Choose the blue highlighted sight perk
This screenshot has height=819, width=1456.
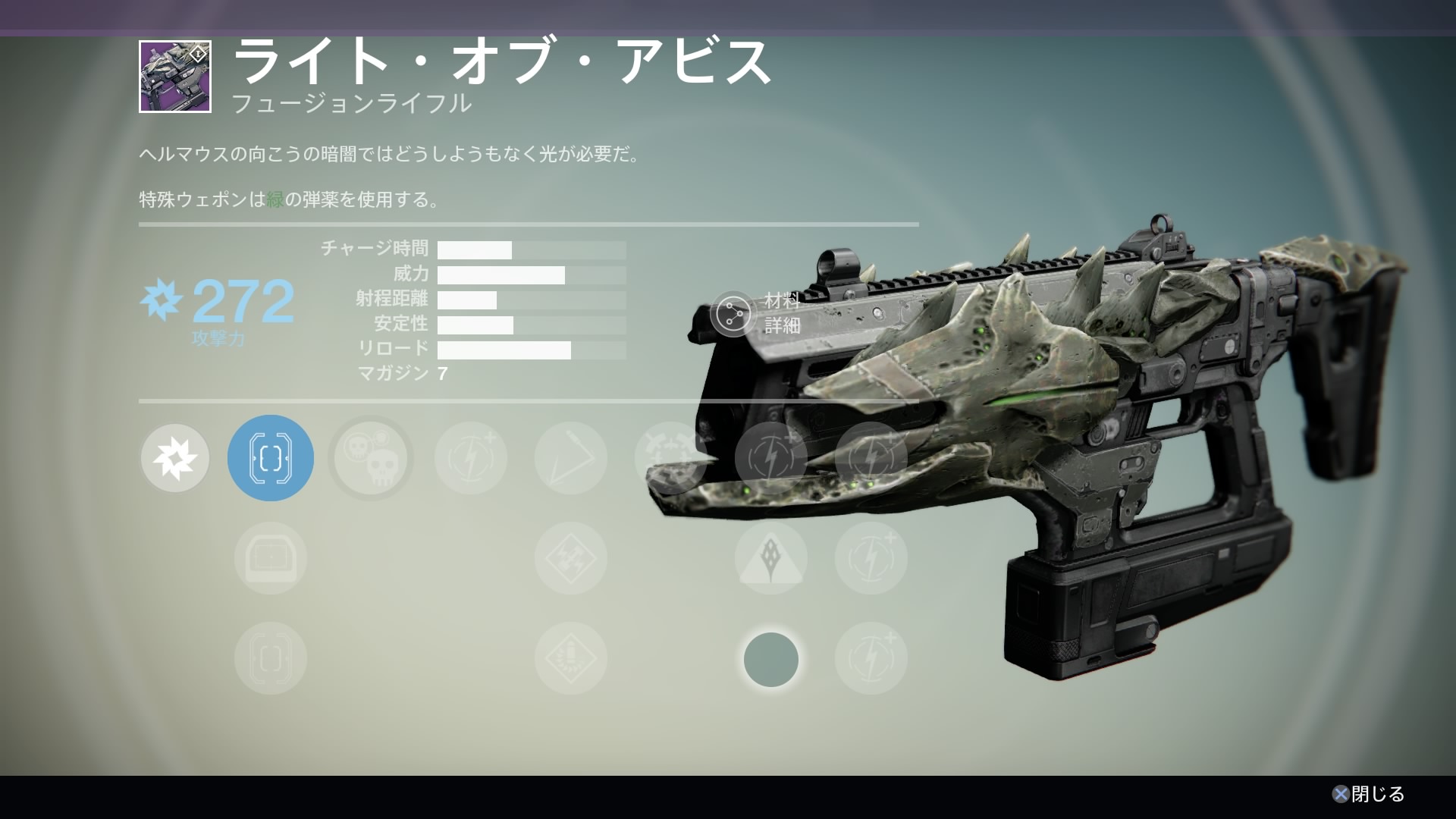[271, 458]
